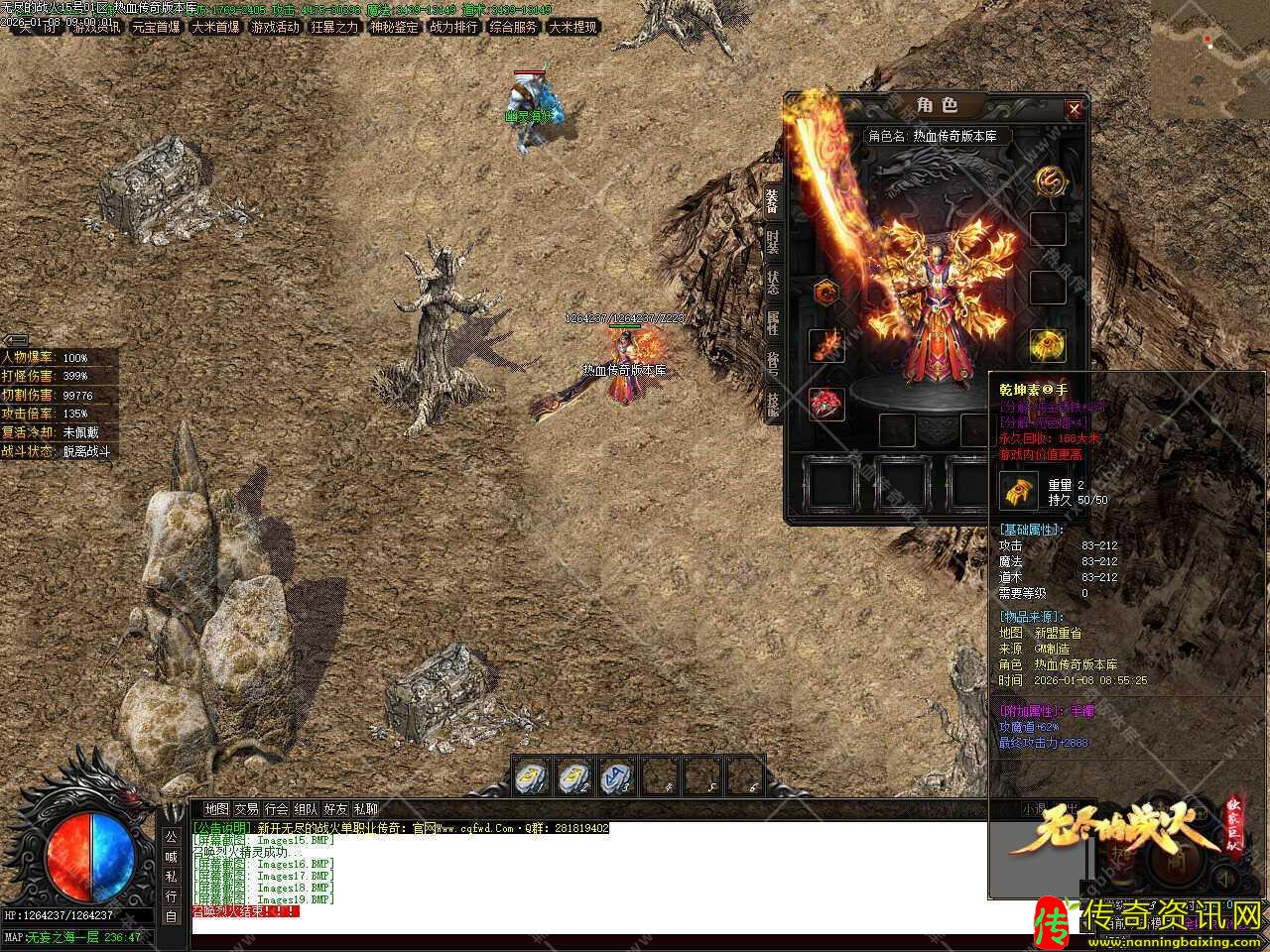Image resolution: width=1270 pixels, height=952 pixels.
Task: Switch to the 状态 status tab
Action: 773,283
